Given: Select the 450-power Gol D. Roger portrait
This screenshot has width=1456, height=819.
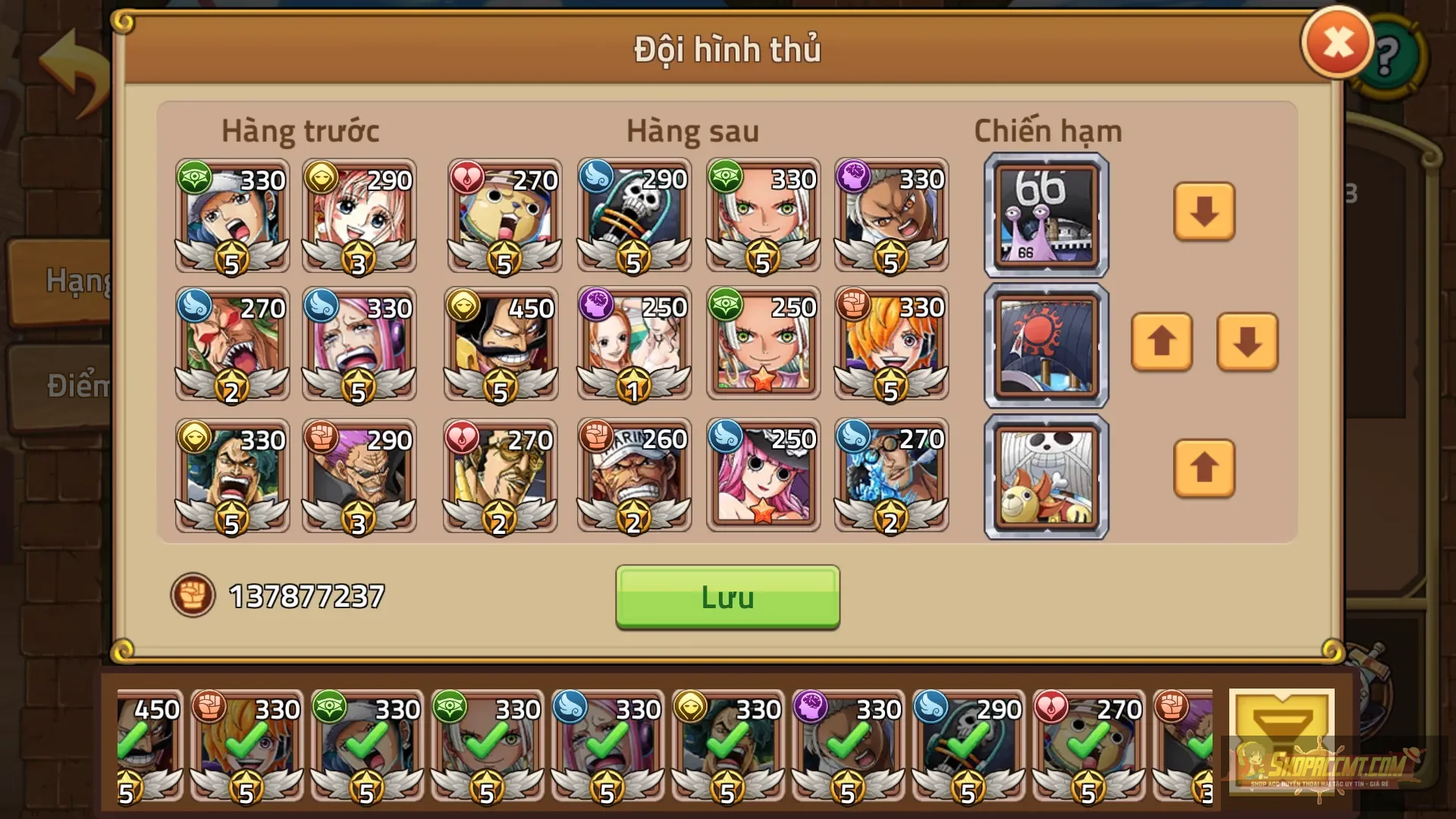Looking at the screenshot, I should click(503, 345).
